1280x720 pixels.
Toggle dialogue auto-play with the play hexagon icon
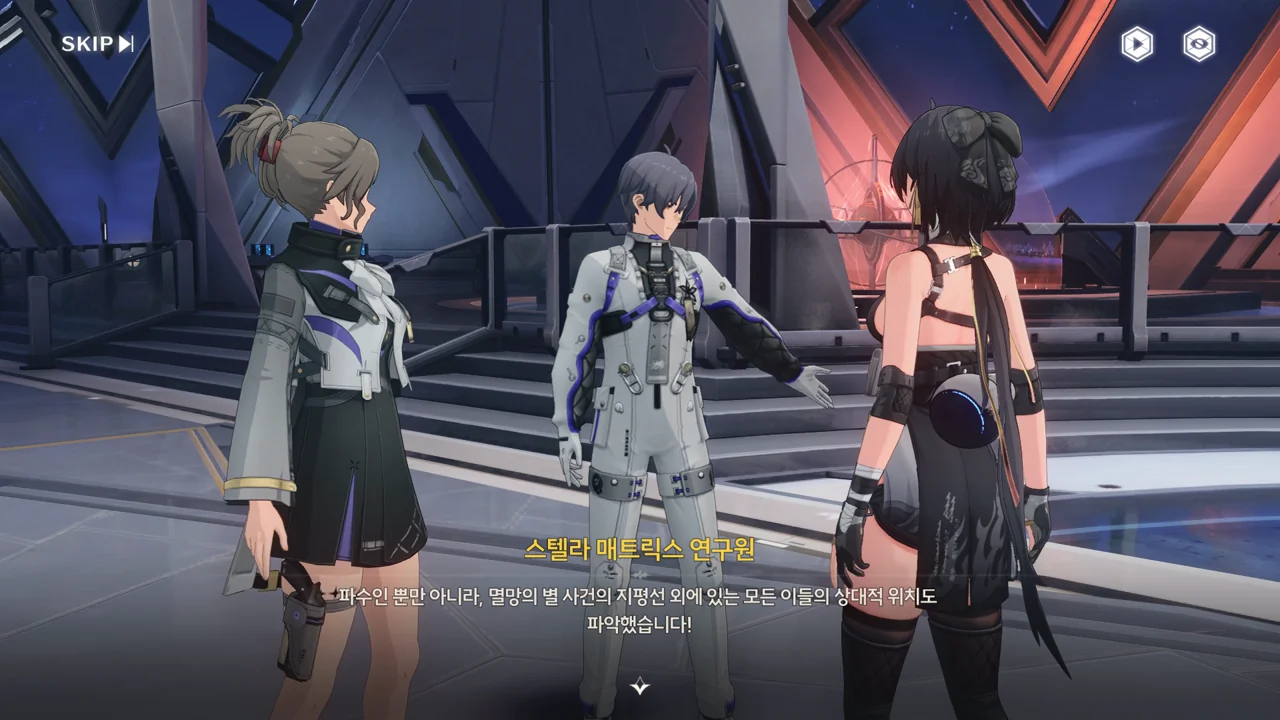tap(1136, 44)
